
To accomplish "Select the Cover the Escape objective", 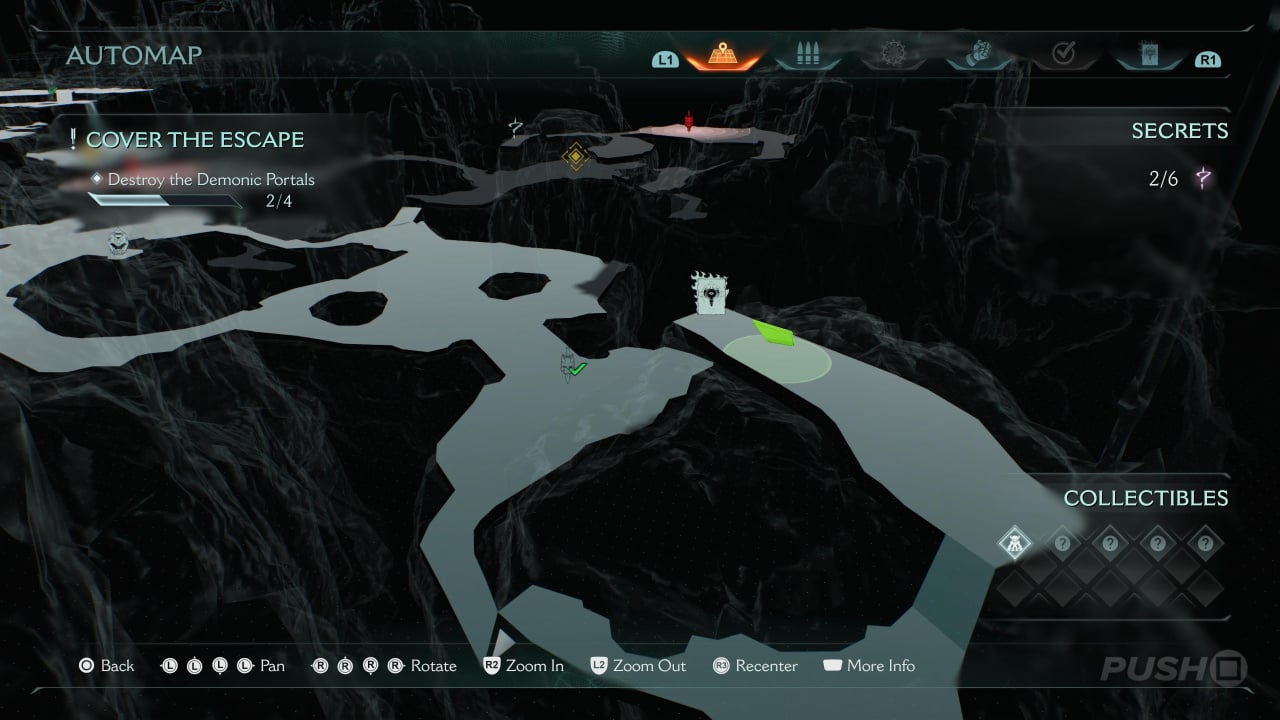I will [194, 140].
